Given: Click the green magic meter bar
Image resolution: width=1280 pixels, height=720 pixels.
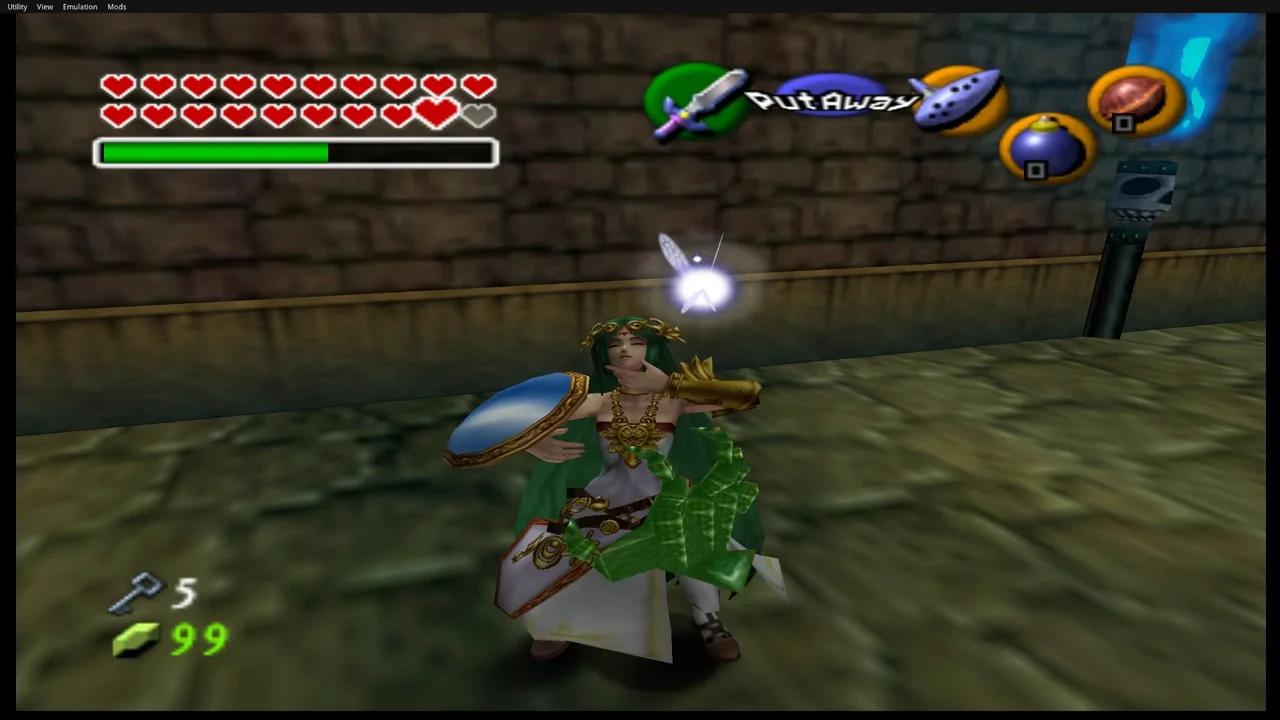Looking at the screenshot, I should tap(213, 152).
